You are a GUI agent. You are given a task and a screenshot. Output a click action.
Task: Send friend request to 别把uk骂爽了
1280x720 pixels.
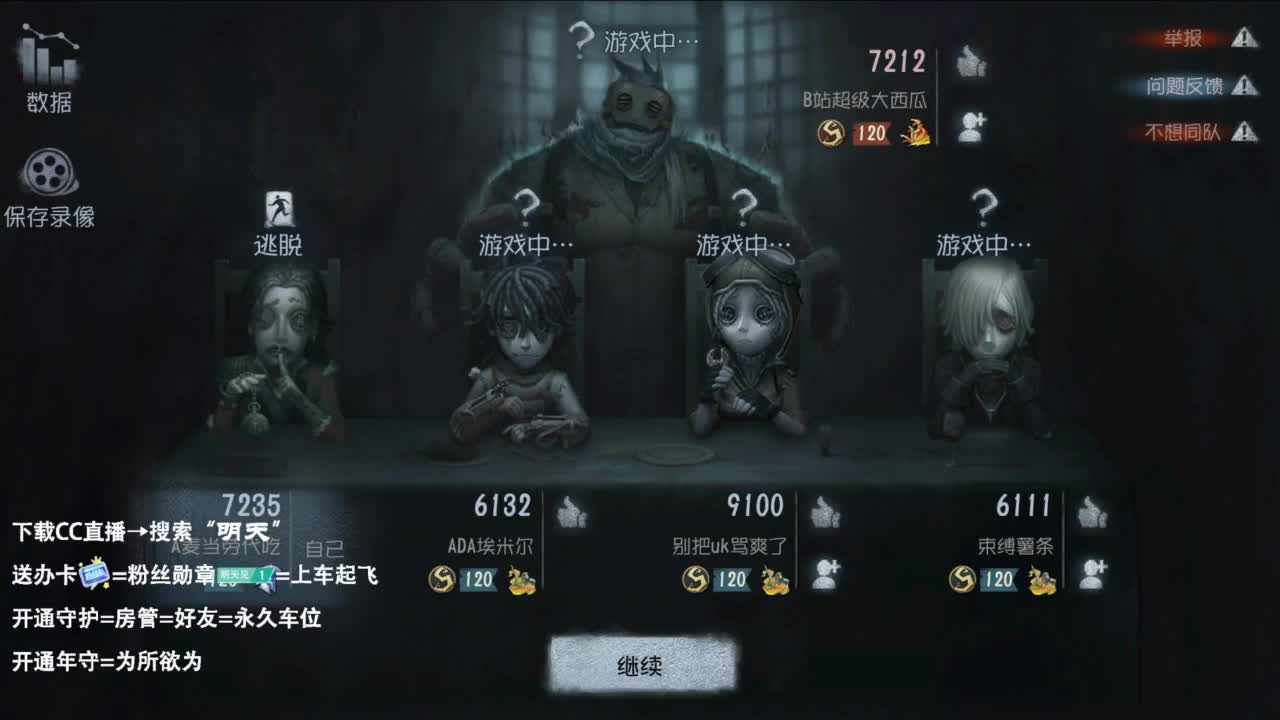(824, 570)
